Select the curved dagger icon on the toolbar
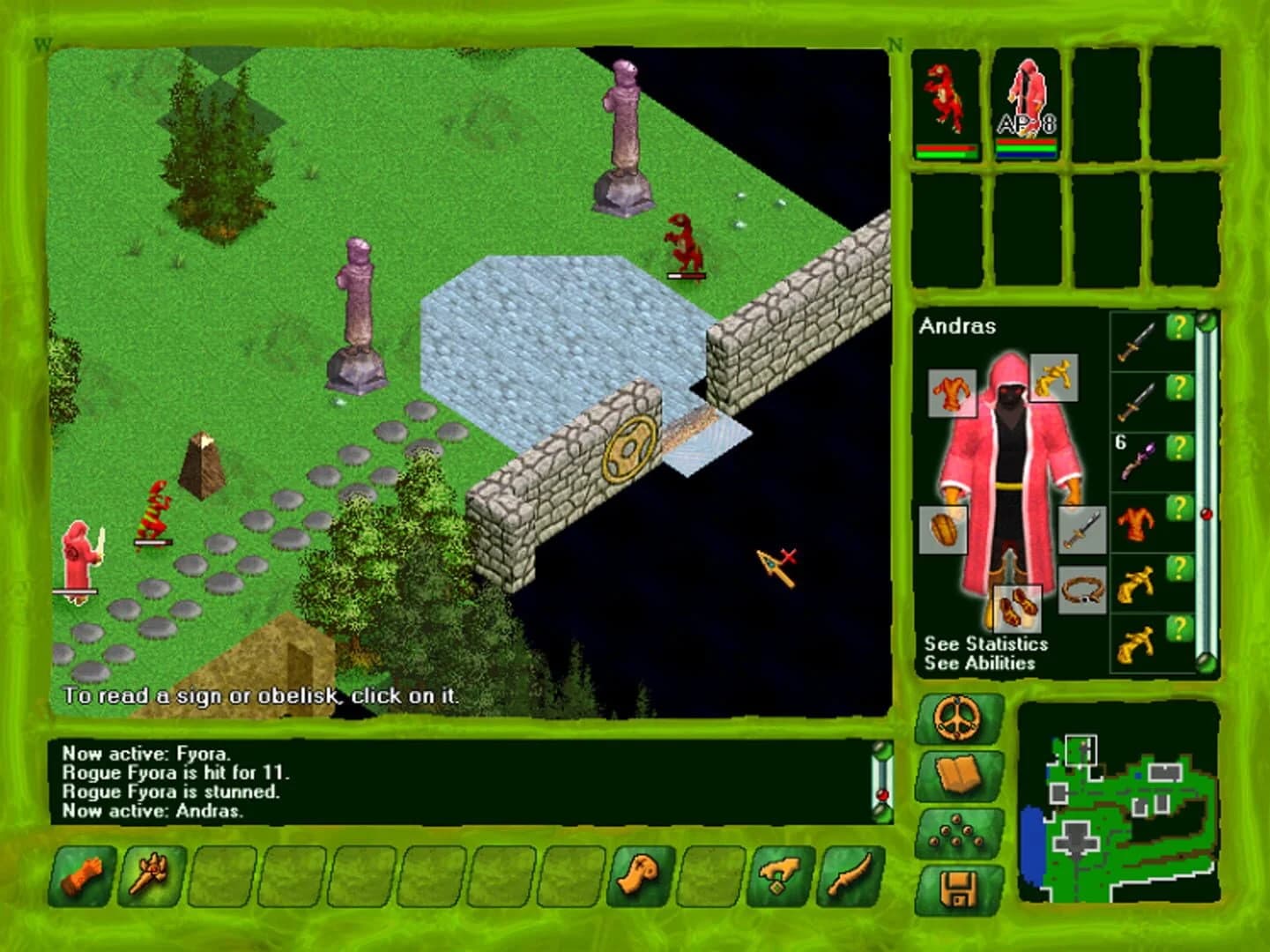The width and height of the screenshot is (1270, 952). (849, 876)
